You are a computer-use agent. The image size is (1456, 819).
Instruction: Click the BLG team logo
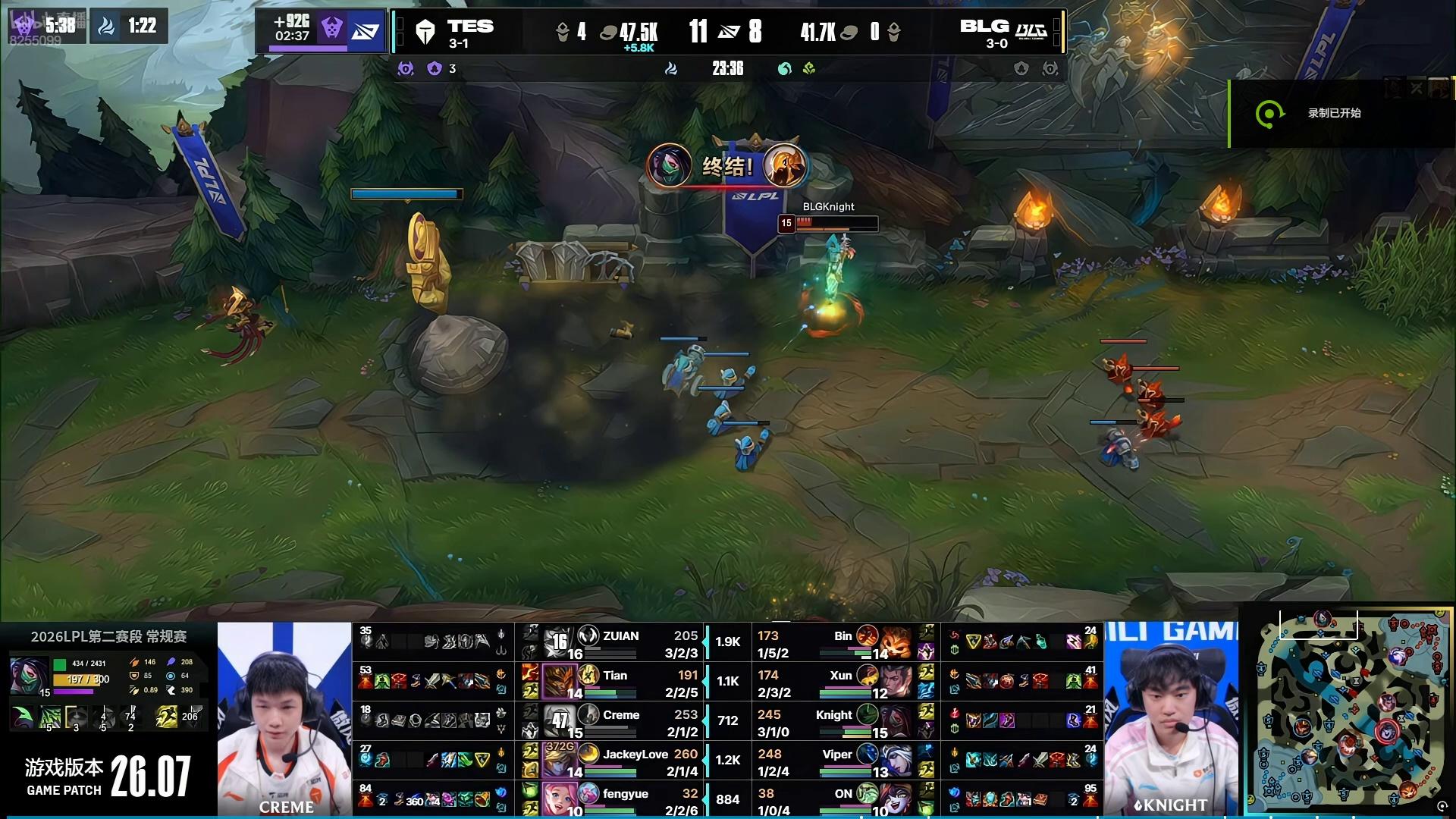point(1031,31)
